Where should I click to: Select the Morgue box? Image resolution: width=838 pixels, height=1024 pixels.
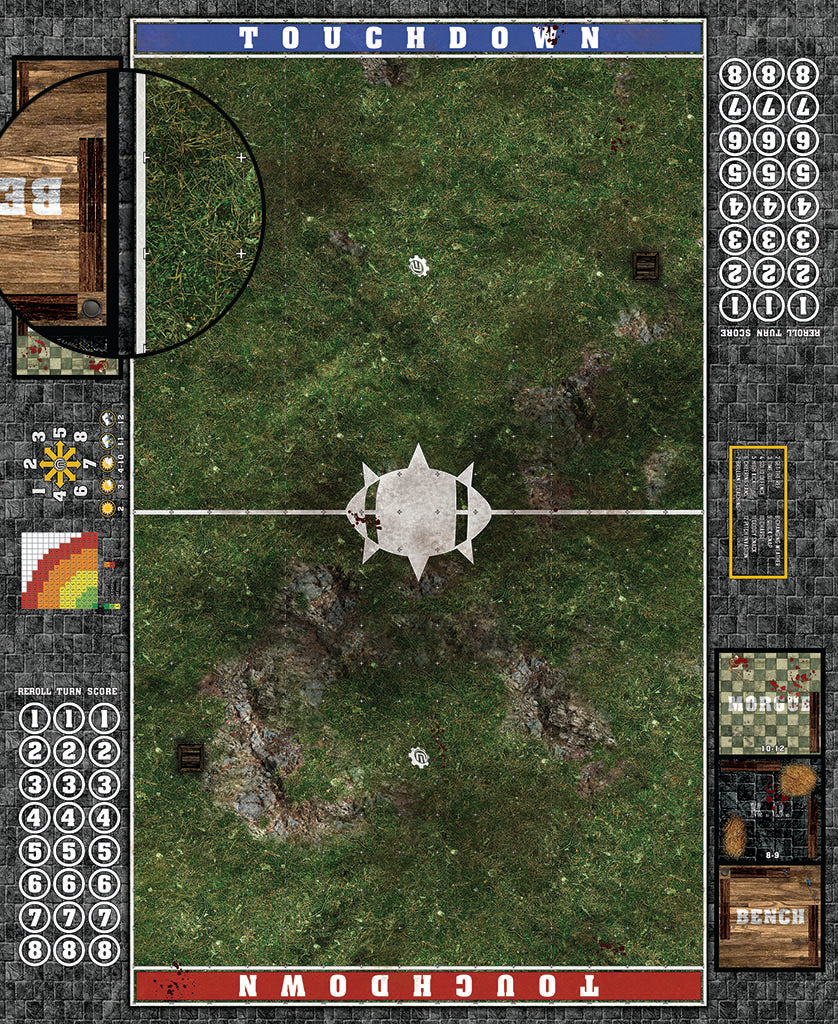[768, 702]
